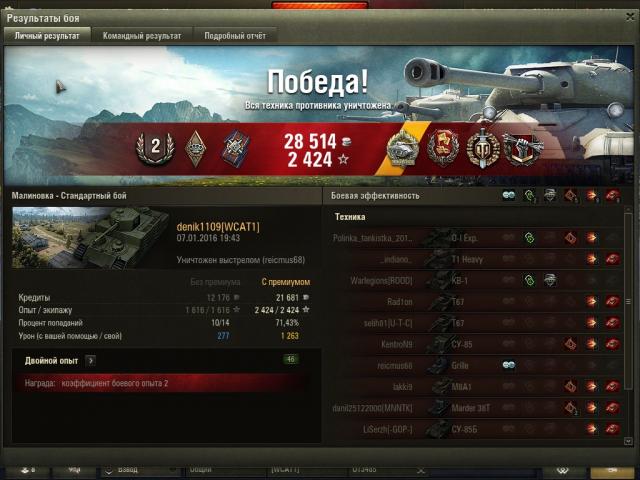Image resolution: width=640 pixels, height=480 pixels.
Task: Click the raised-fist medal icon
Action: click(x=519, y=149)
